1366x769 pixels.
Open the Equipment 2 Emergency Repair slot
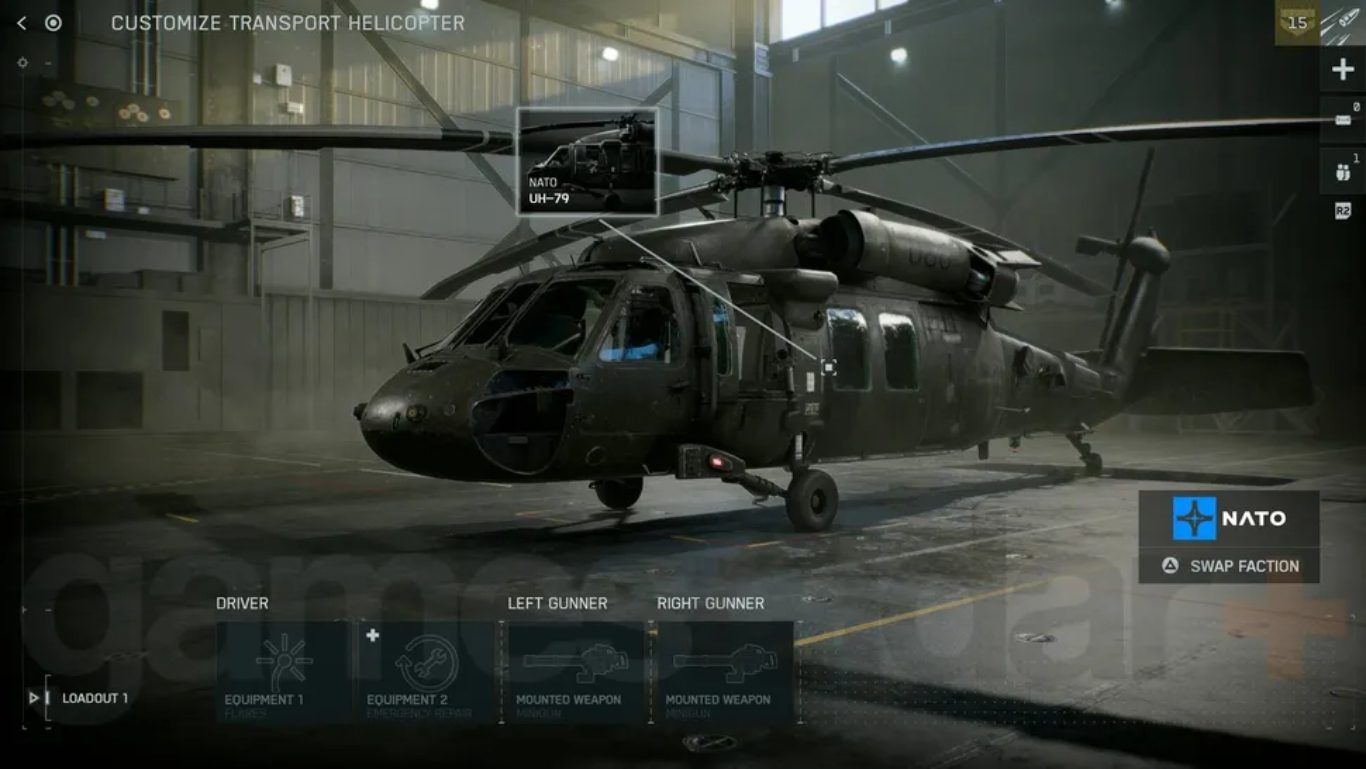tap(427, 672)
